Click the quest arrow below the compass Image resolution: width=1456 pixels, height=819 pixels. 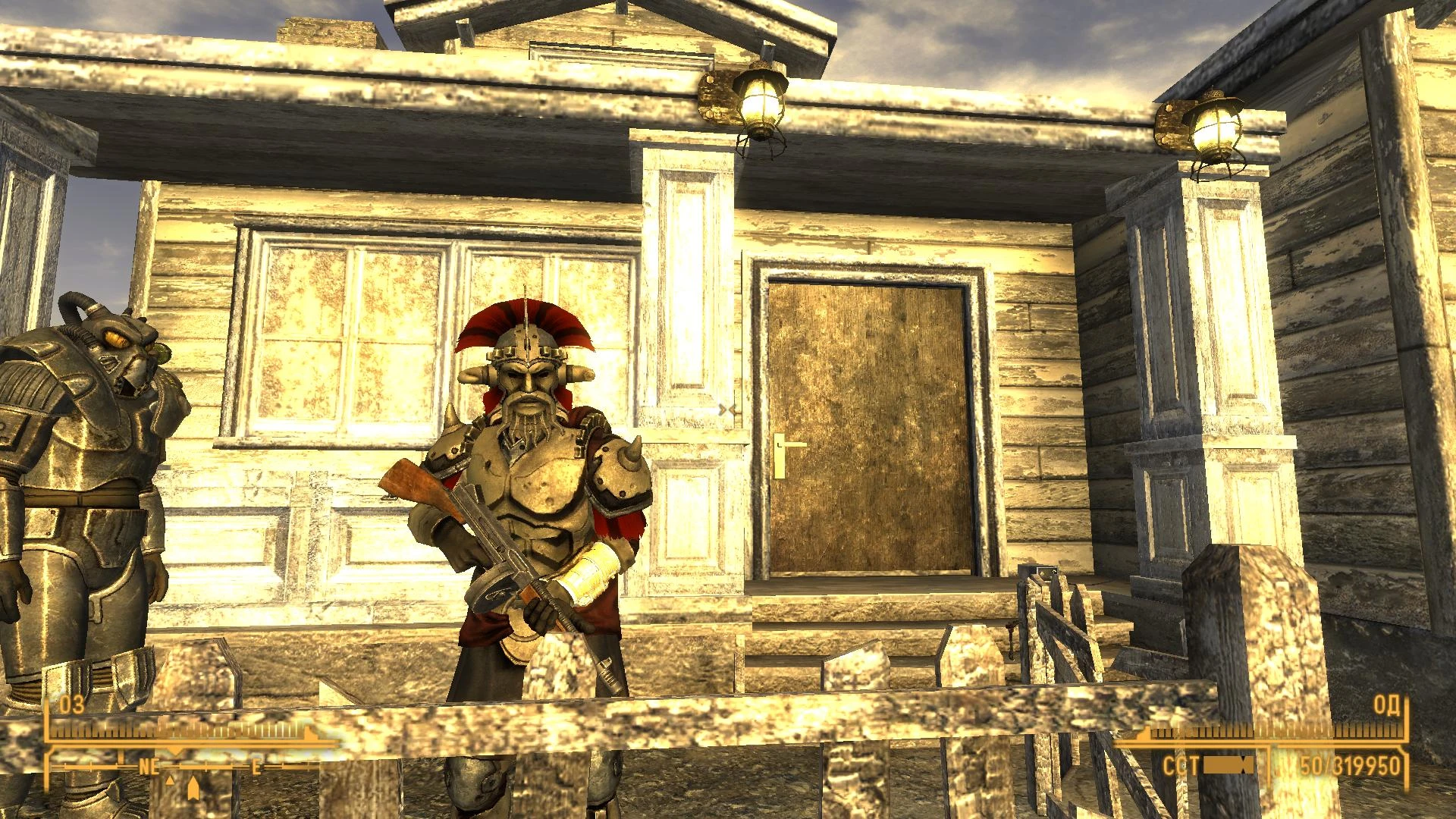[x=193, y=789]
